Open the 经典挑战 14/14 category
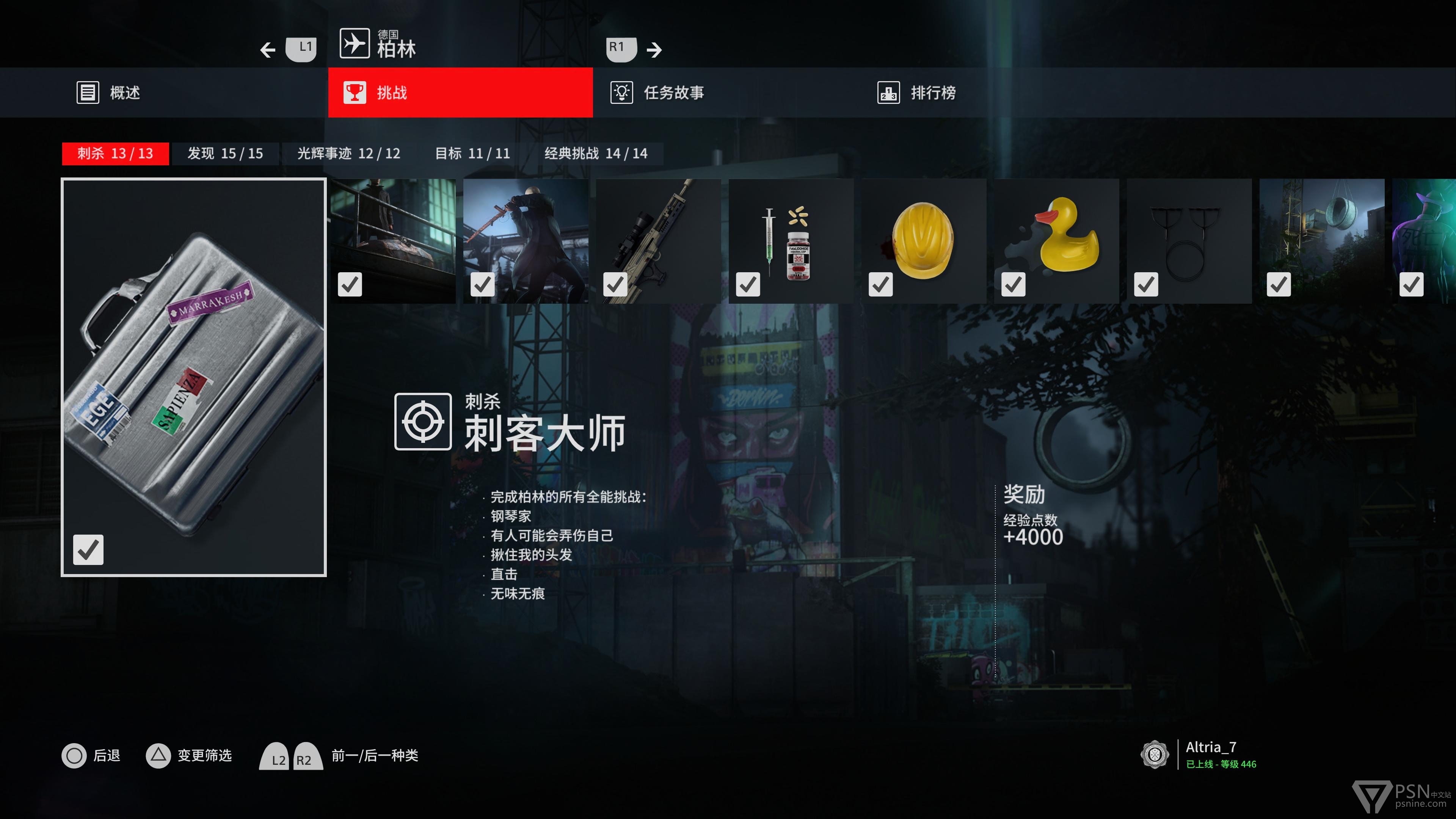The height and width of the screenshot is (819, 1456). click(596, 154)
